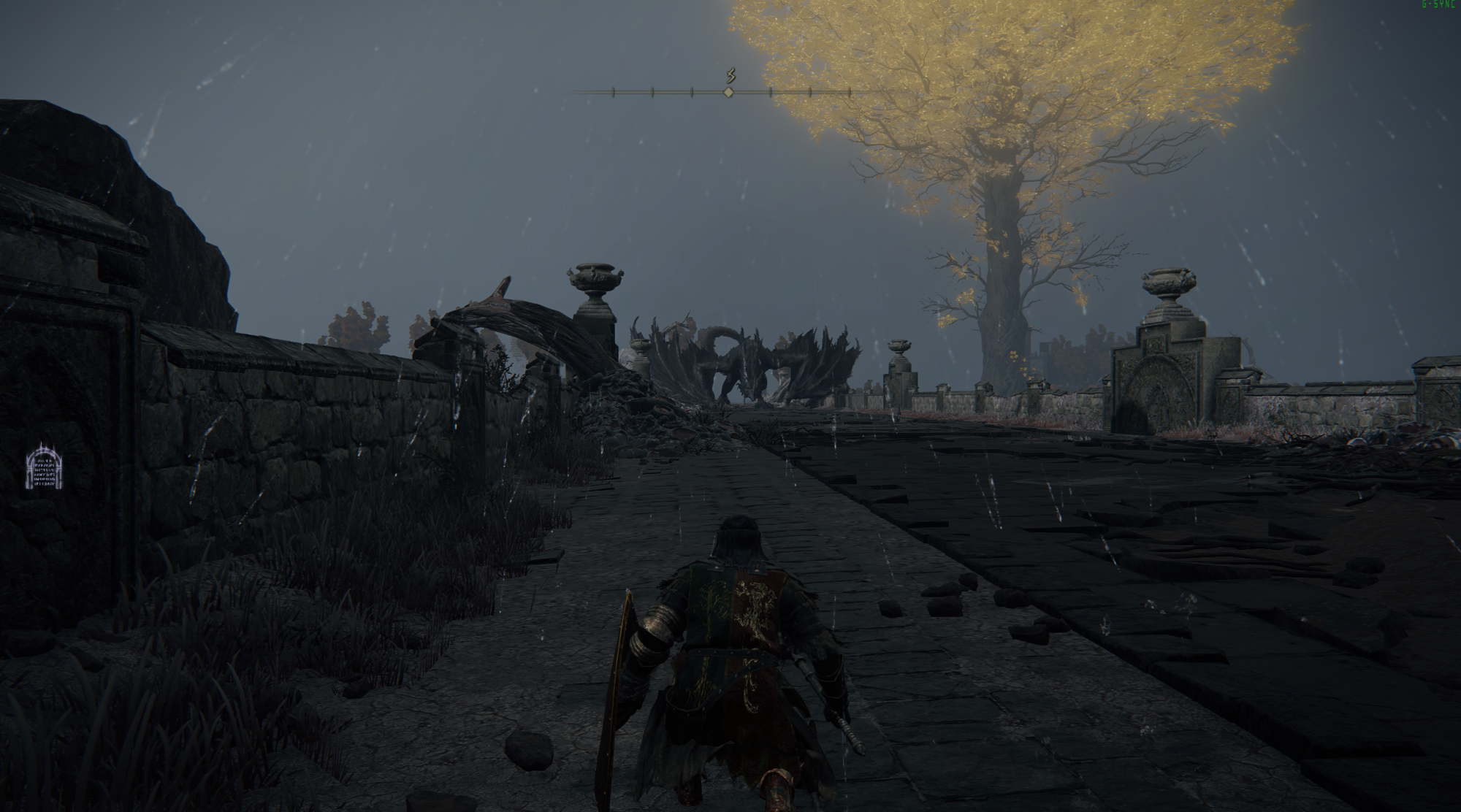The width and height of the screenshot is (1461, 812).
Task: Click the 'S' direction letter on the compass
Action: point(730,75)
